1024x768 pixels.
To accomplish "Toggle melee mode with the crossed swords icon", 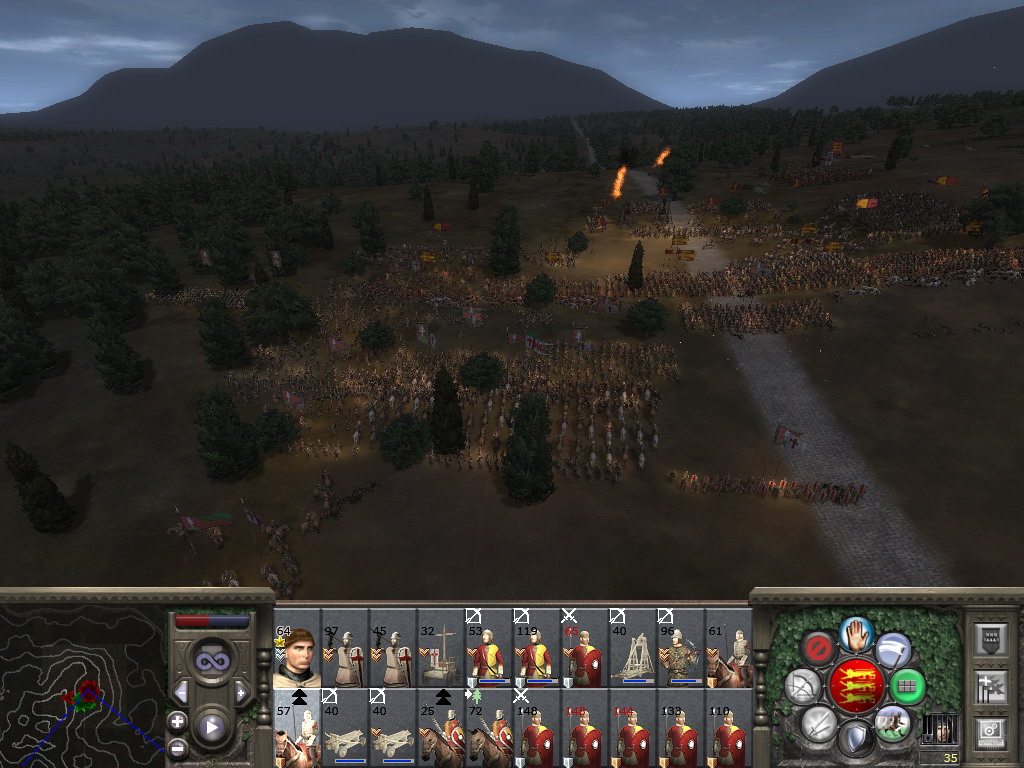I will [818, 722].
